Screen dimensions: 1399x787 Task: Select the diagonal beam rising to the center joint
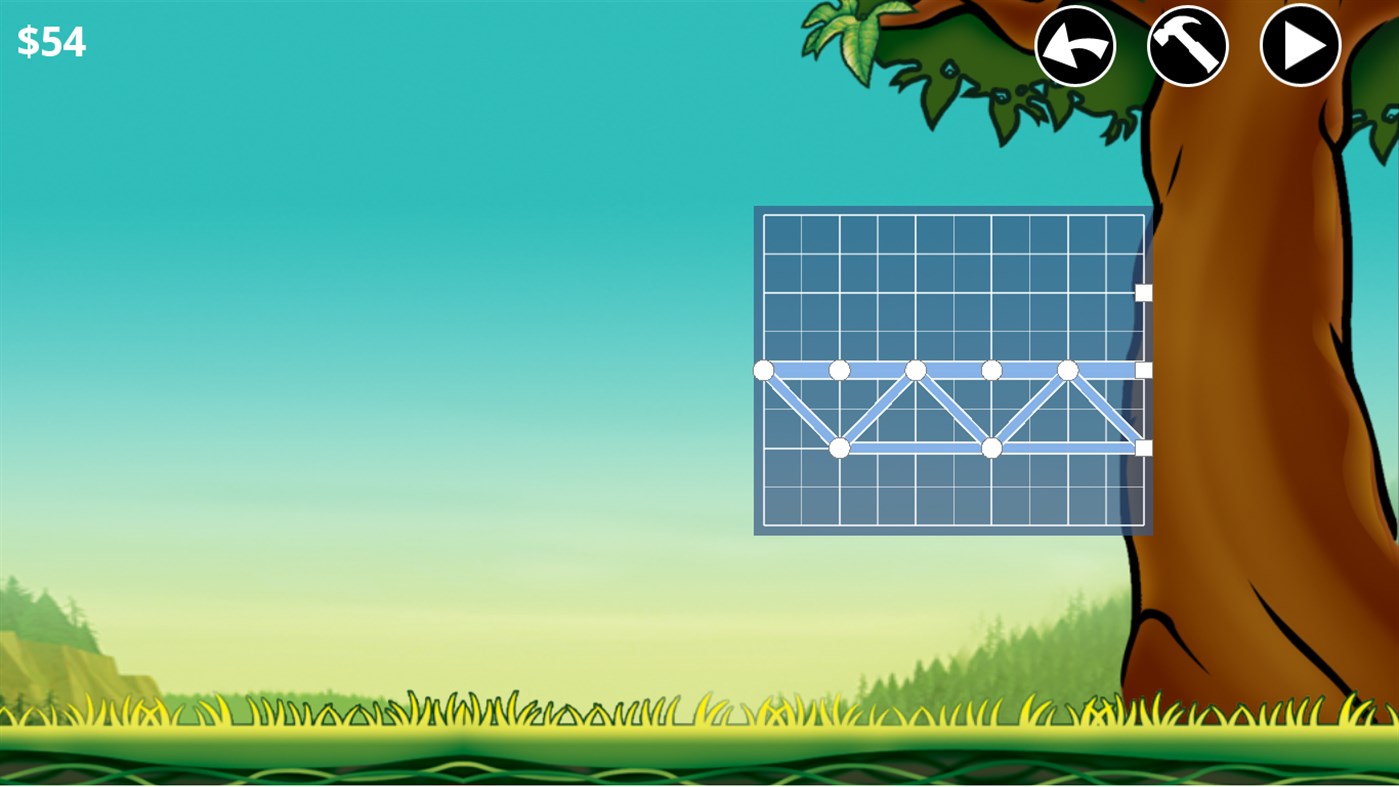click(x=878, y=410)
